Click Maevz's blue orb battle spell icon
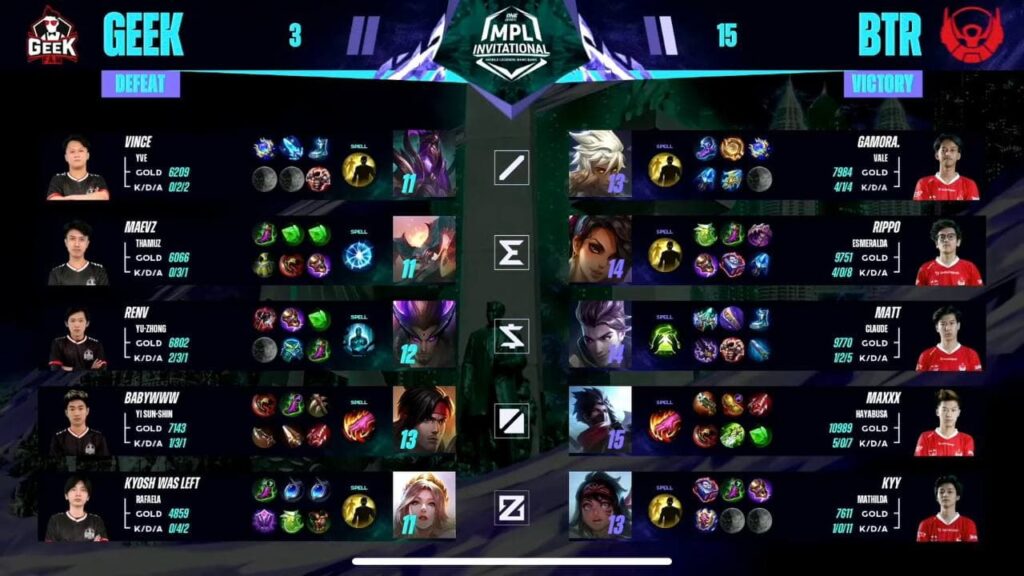The width and height of the screenshot is (1024, 576). [x=359, y=255]
